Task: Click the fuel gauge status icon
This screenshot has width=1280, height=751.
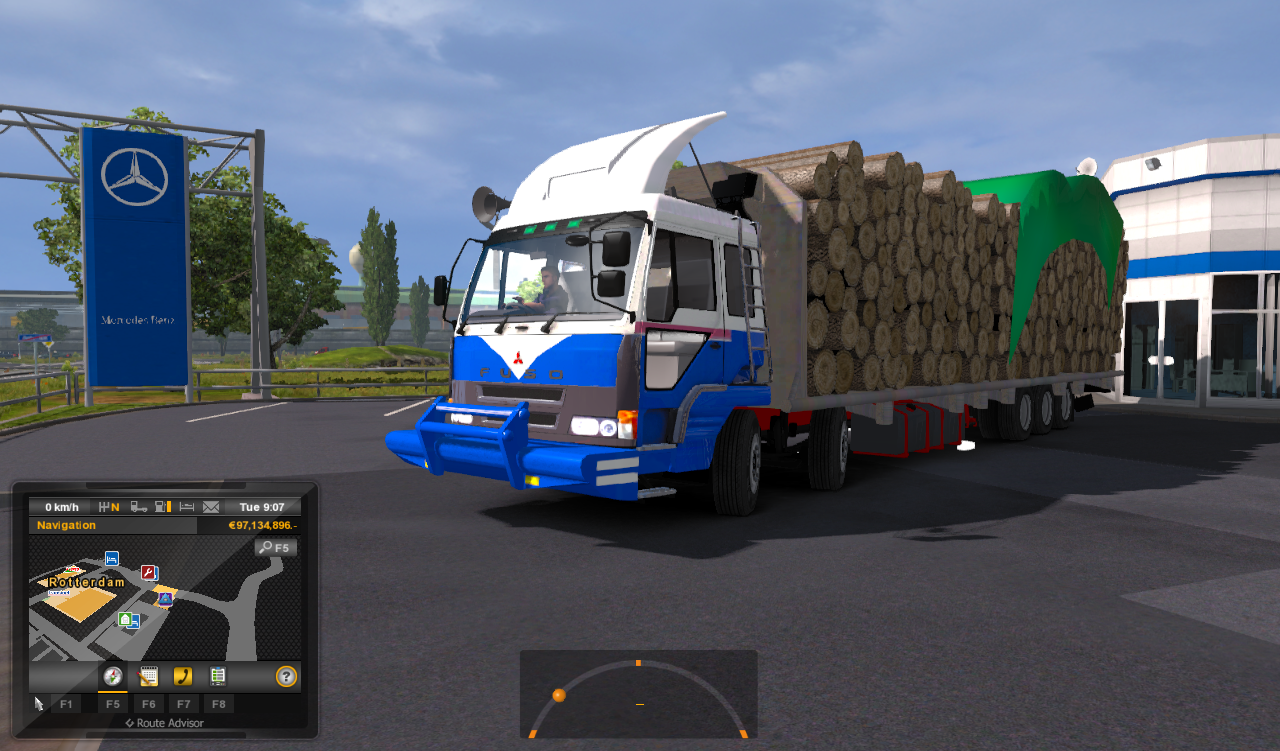Action: [x=161, y=507]
